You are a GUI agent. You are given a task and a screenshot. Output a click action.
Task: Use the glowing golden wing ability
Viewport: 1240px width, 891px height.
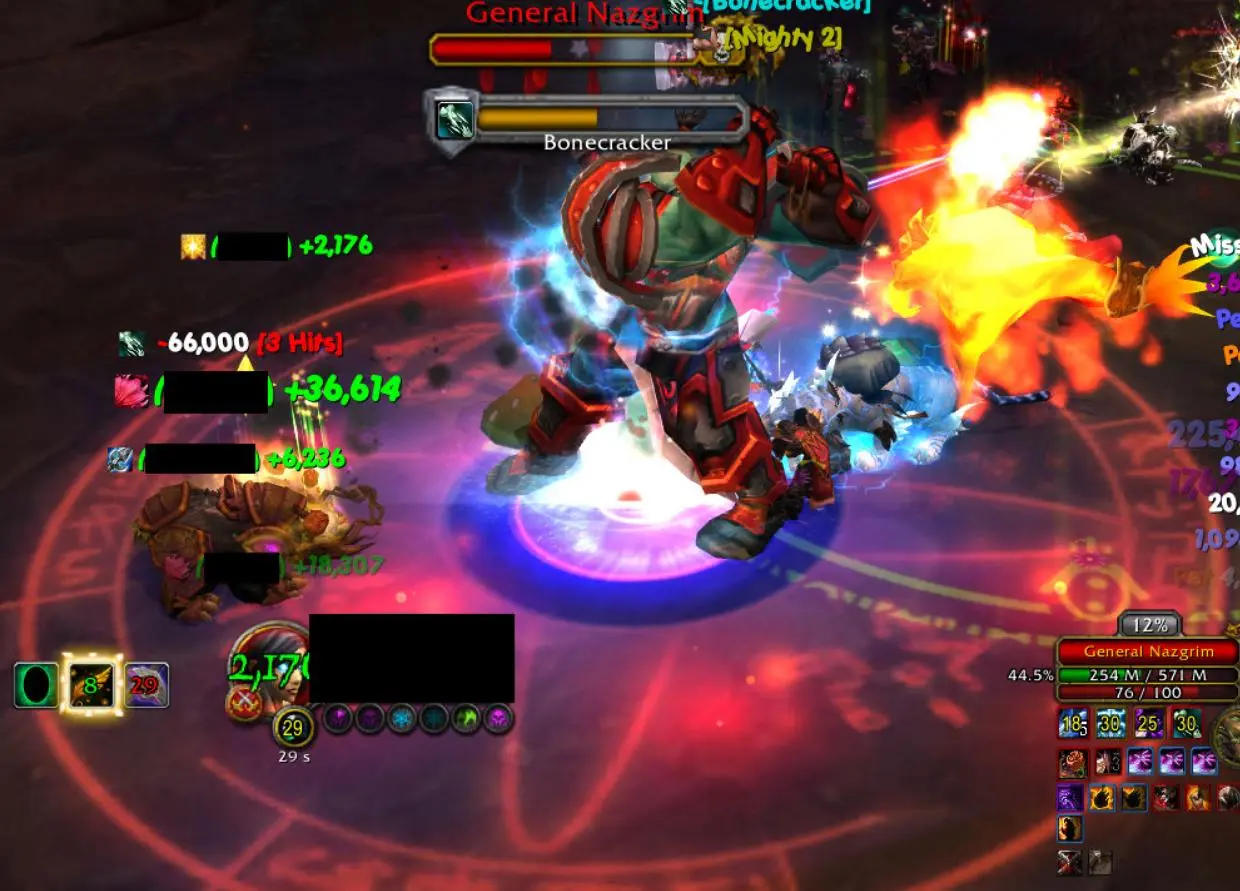[x=91, y=685]
